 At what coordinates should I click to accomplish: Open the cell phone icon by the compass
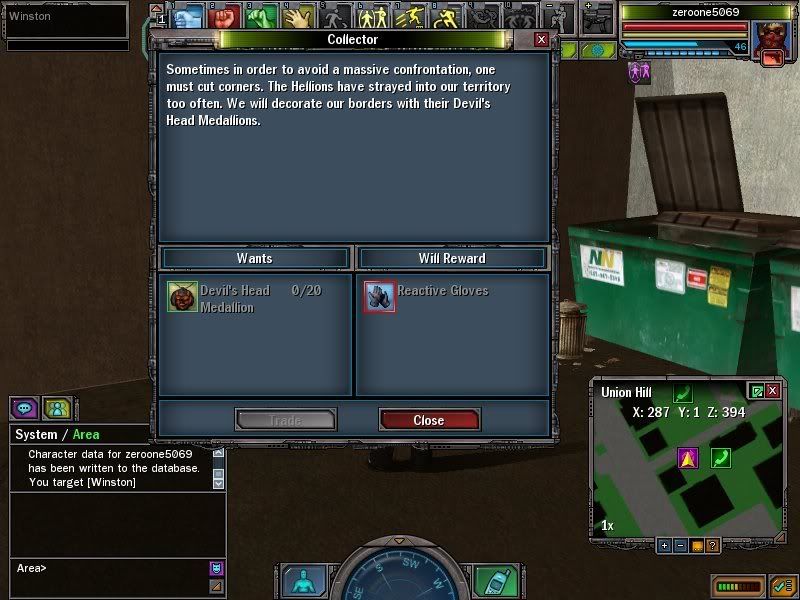[x=489, y=581]
